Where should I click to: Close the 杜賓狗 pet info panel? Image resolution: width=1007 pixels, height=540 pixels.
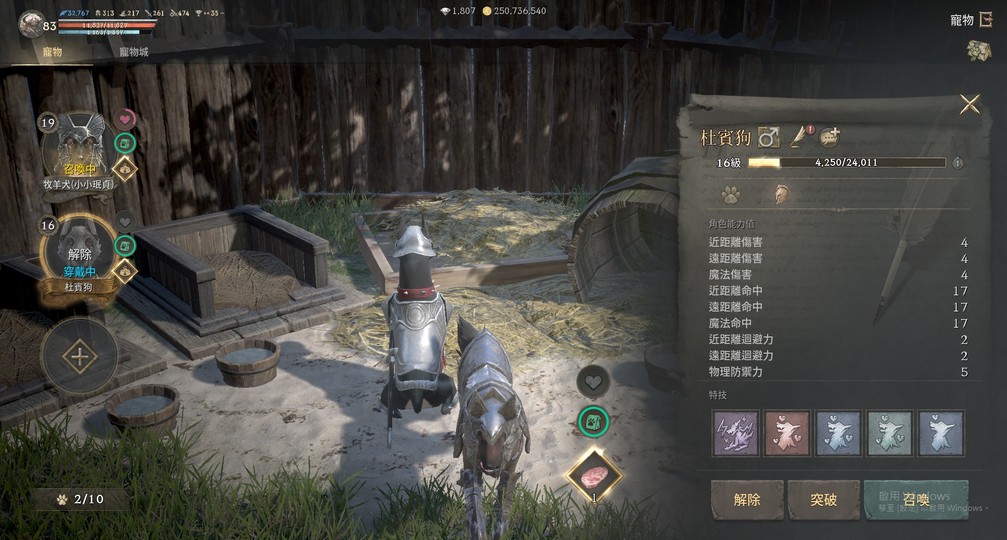969,104
